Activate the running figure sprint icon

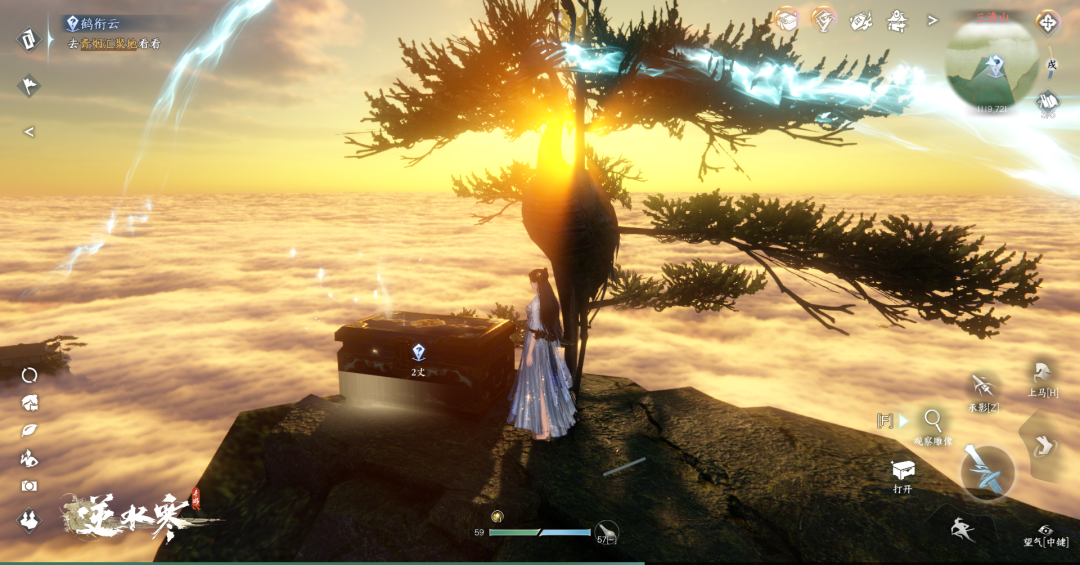tap(963, 530)
